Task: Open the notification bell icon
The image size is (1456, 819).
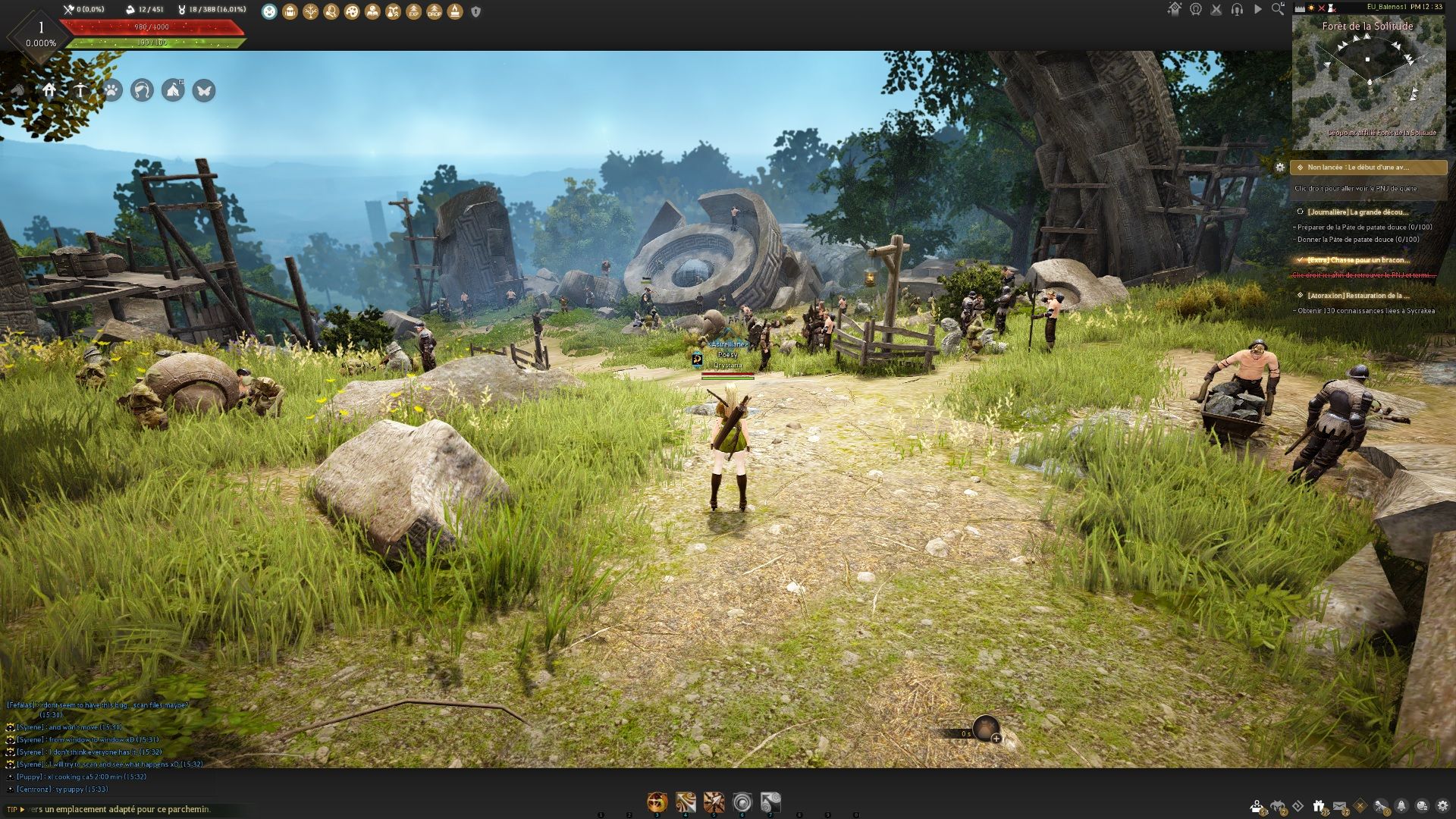Action: 1401,806
